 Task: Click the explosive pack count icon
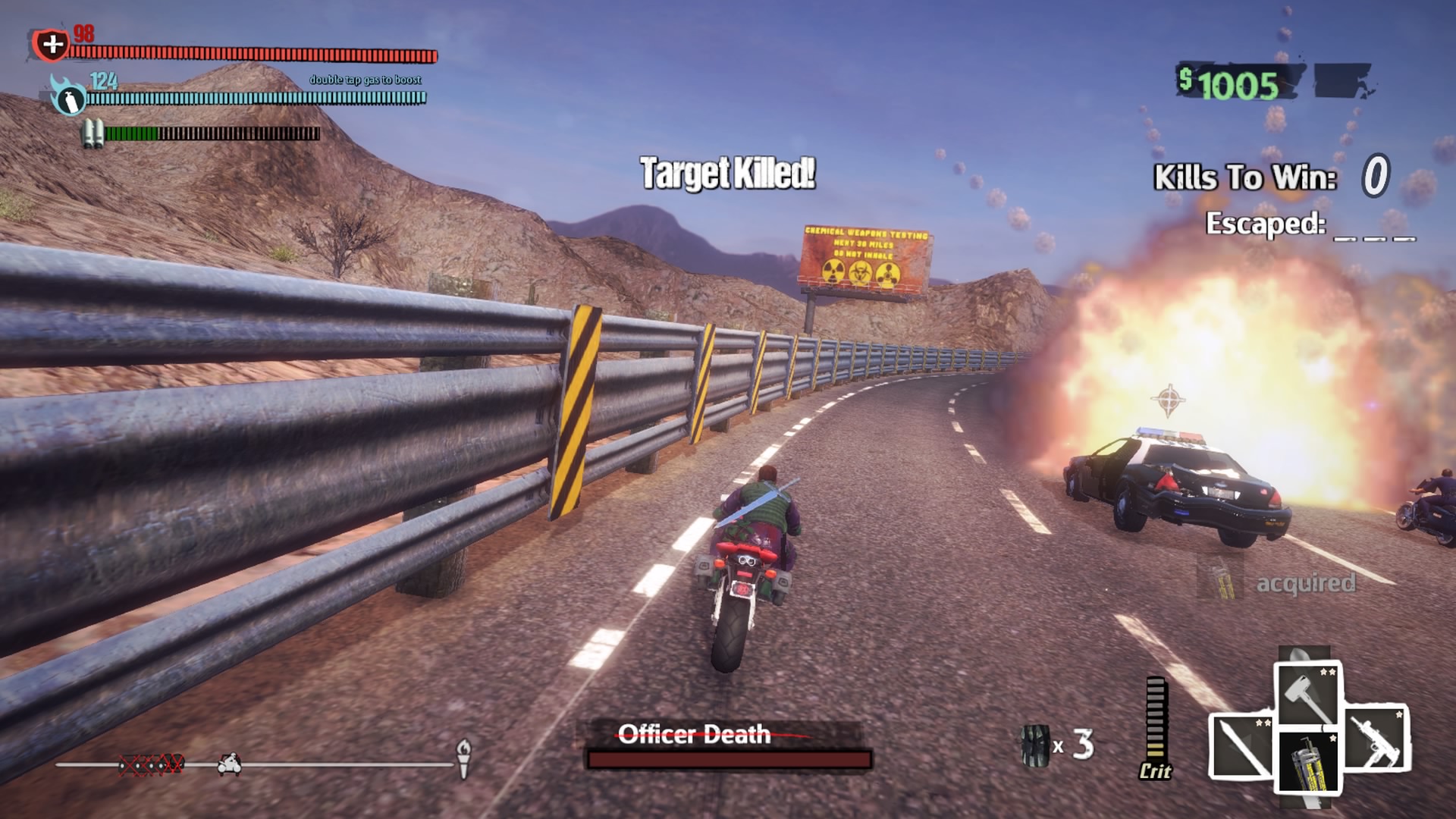(x=1034, y=745)
